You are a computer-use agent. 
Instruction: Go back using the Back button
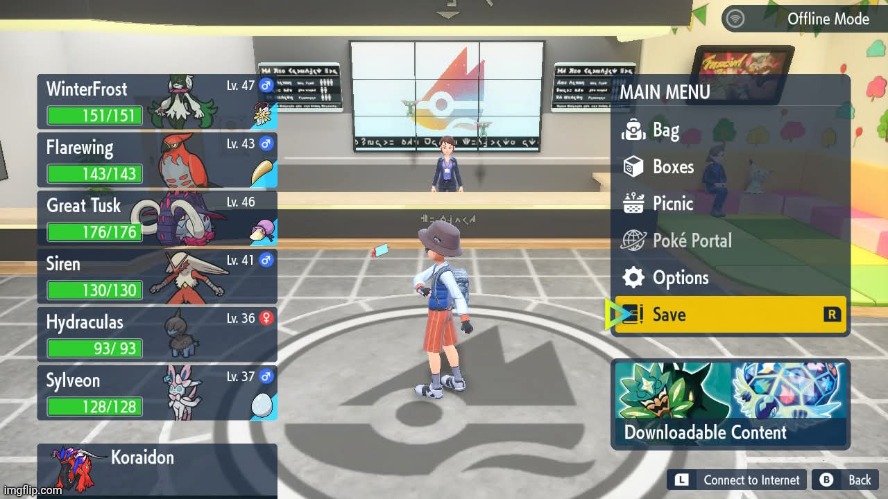(x=845, y=480)
